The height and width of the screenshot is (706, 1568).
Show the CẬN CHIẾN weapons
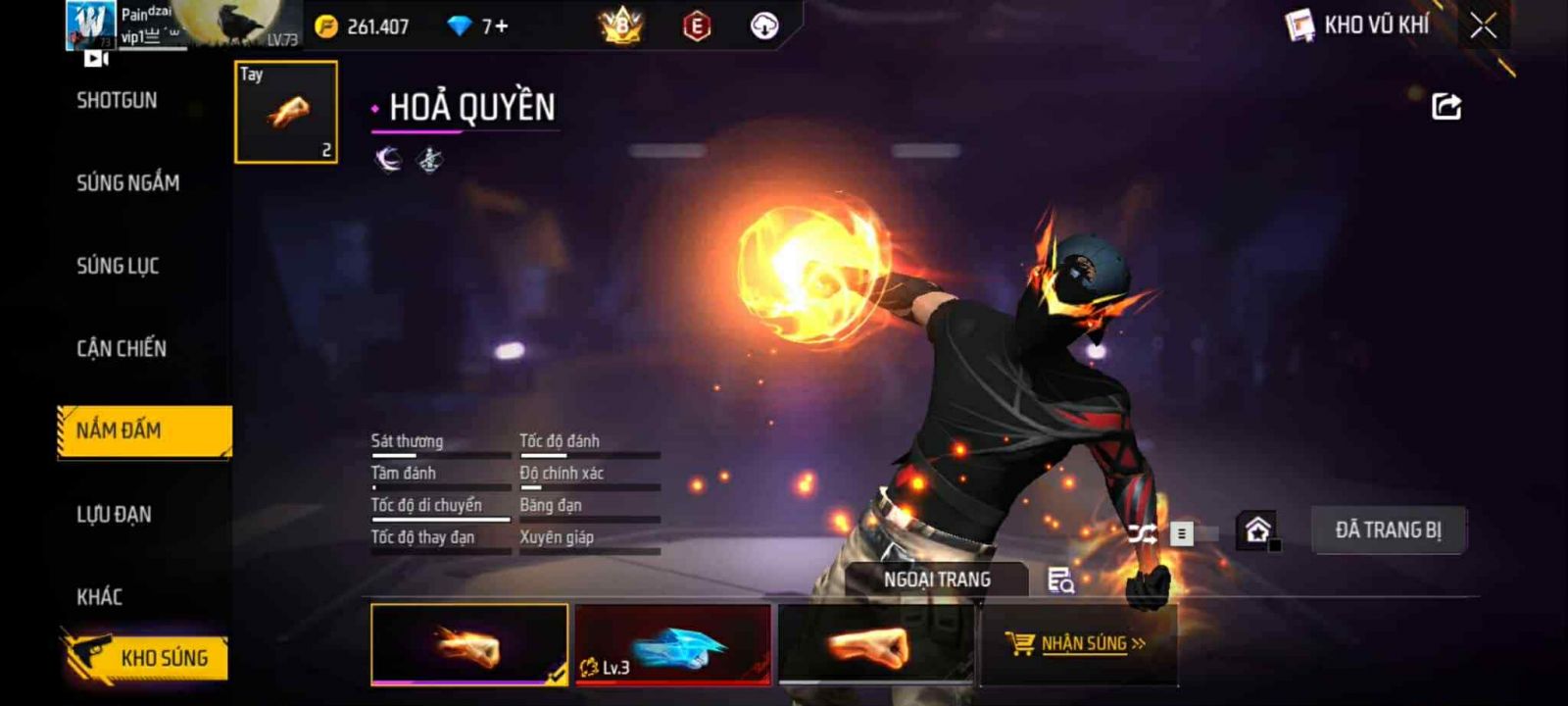coord(122,348)
